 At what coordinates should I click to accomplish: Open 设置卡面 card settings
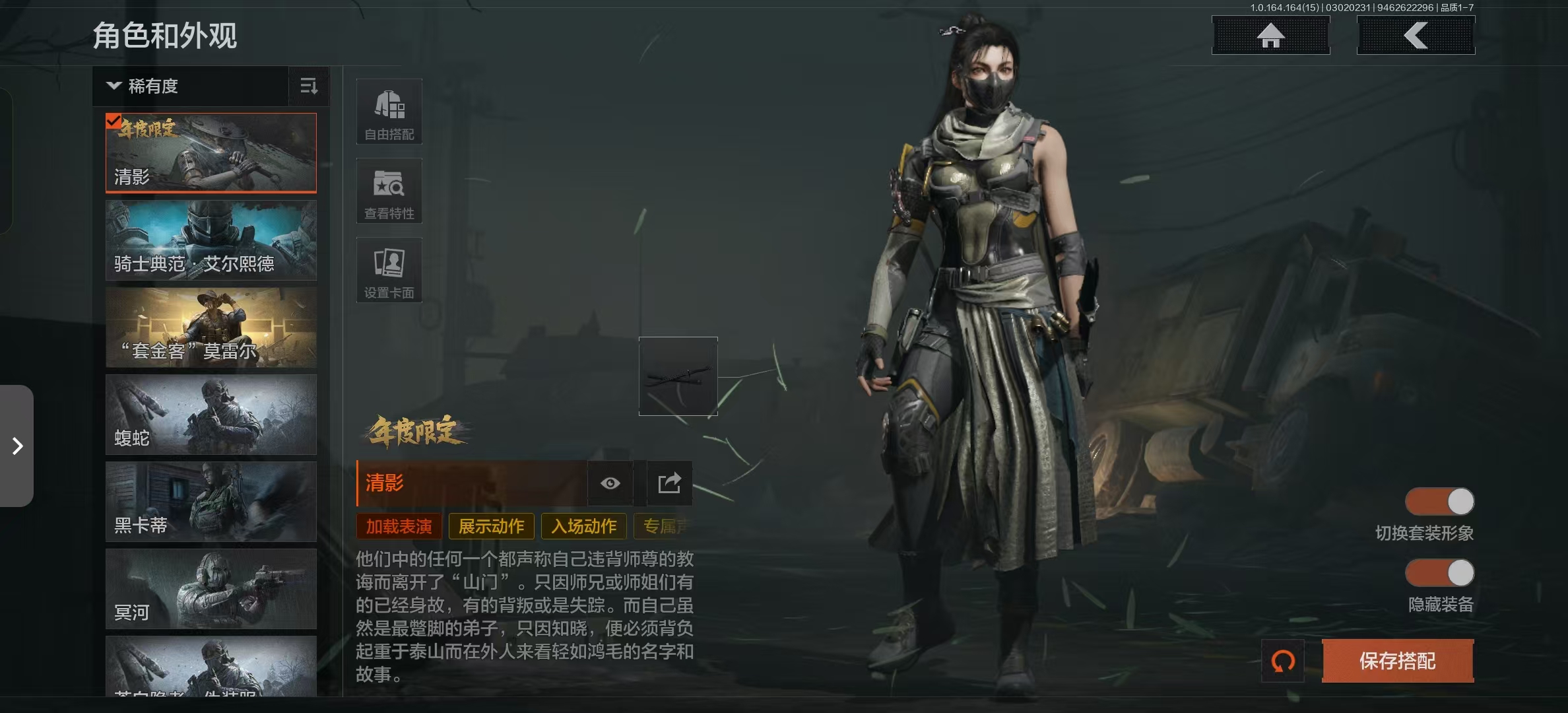389,270
